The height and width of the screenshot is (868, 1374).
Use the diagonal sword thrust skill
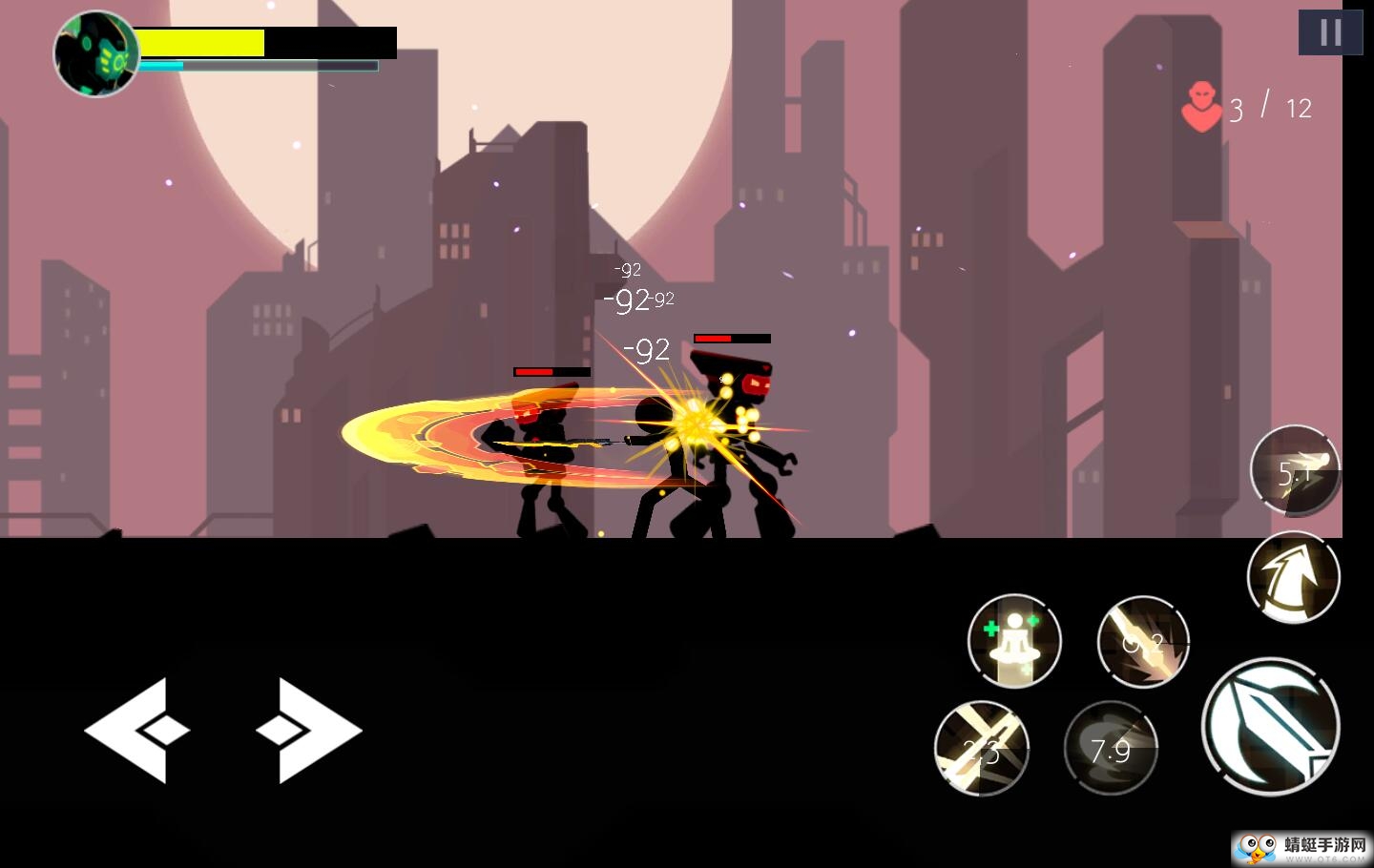[x=1143, y=642]
